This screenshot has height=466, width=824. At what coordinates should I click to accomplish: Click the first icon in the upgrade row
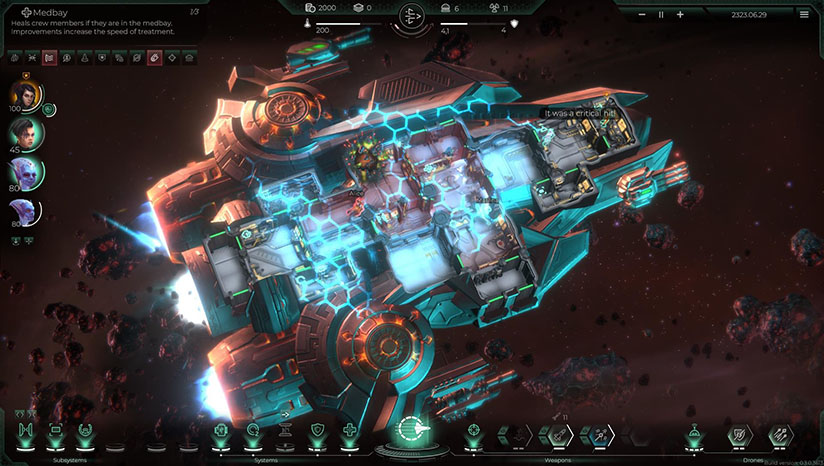tap(15, 58)
